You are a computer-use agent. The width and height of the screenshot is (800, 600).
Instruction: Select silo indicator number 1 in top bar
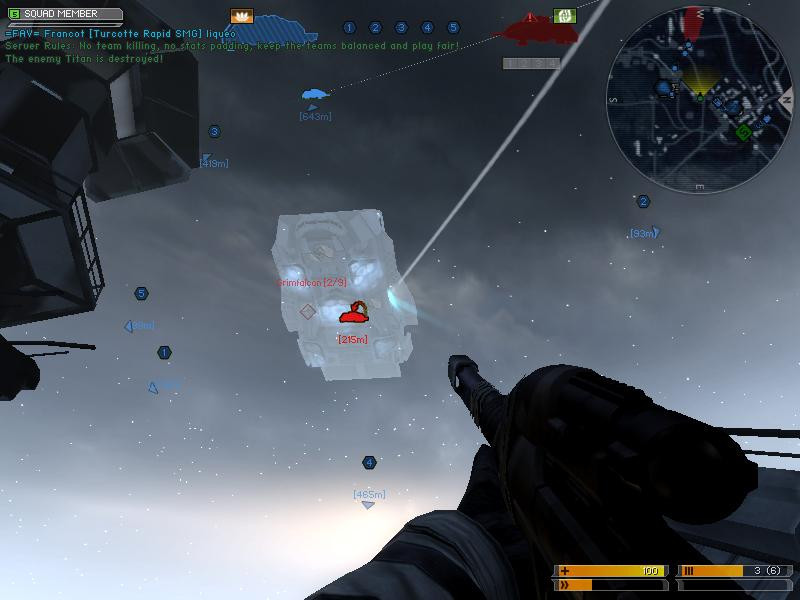[x=349, y=28]
